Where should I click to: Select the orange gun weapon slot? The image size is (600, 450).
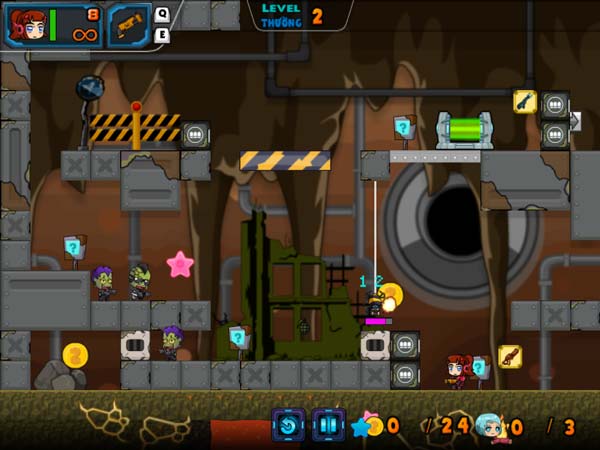pyautogui.click(x=128, y=25)
